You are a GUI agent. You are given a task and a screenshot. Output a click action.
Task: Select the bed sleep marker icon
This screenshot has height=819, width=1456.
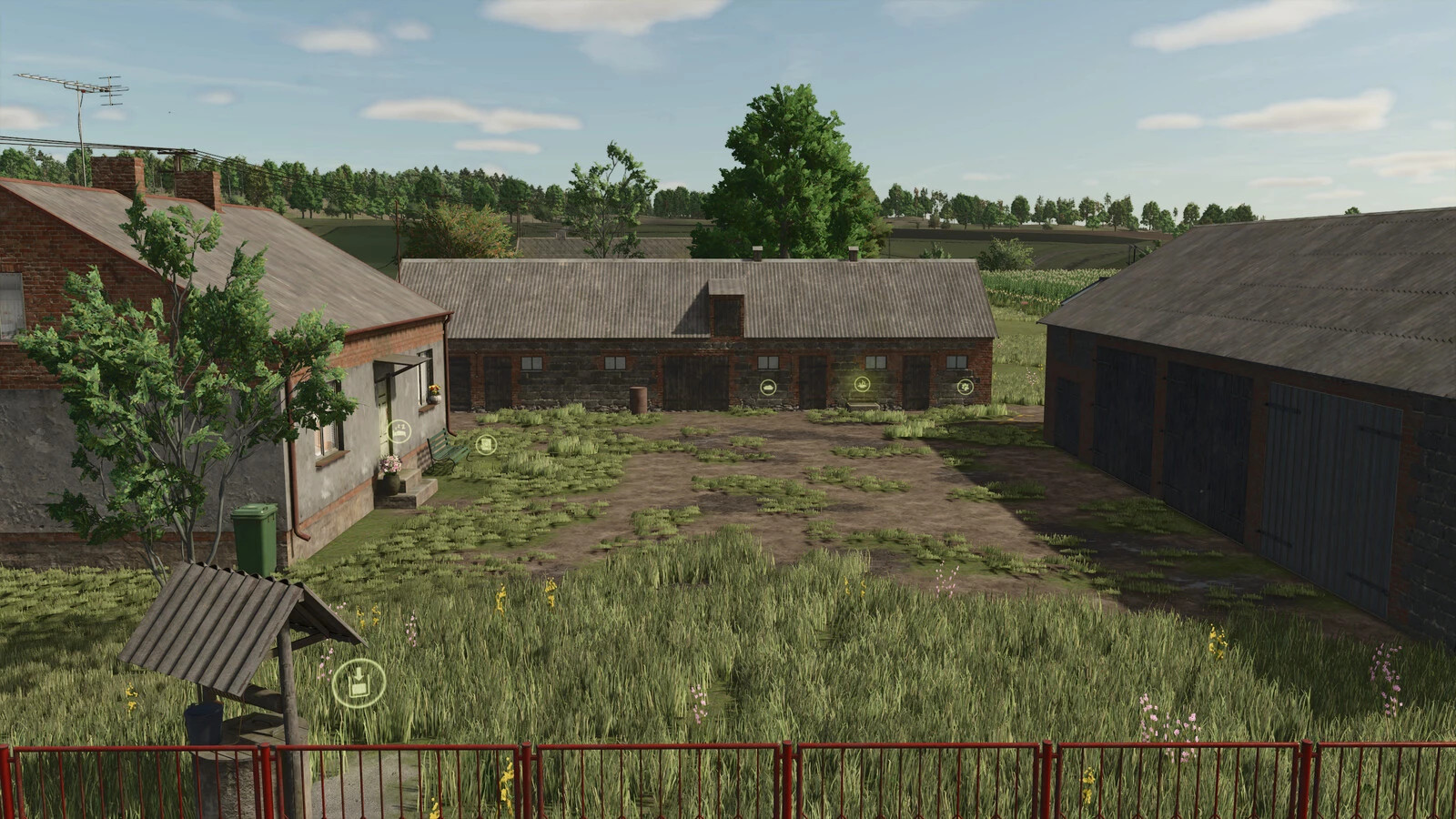coord(399,431)
